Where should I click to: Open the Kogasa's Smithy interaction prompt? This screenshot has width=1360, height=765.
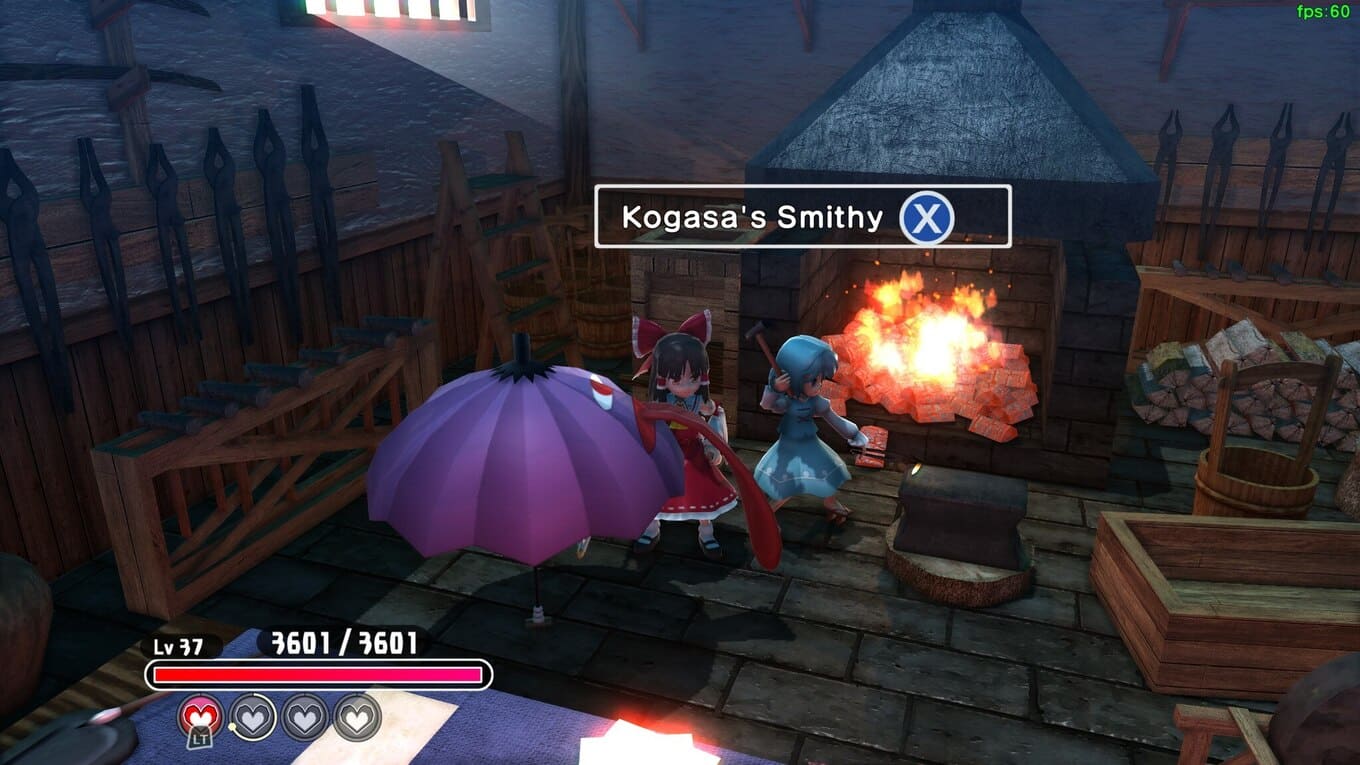click(x=926, y=217)
